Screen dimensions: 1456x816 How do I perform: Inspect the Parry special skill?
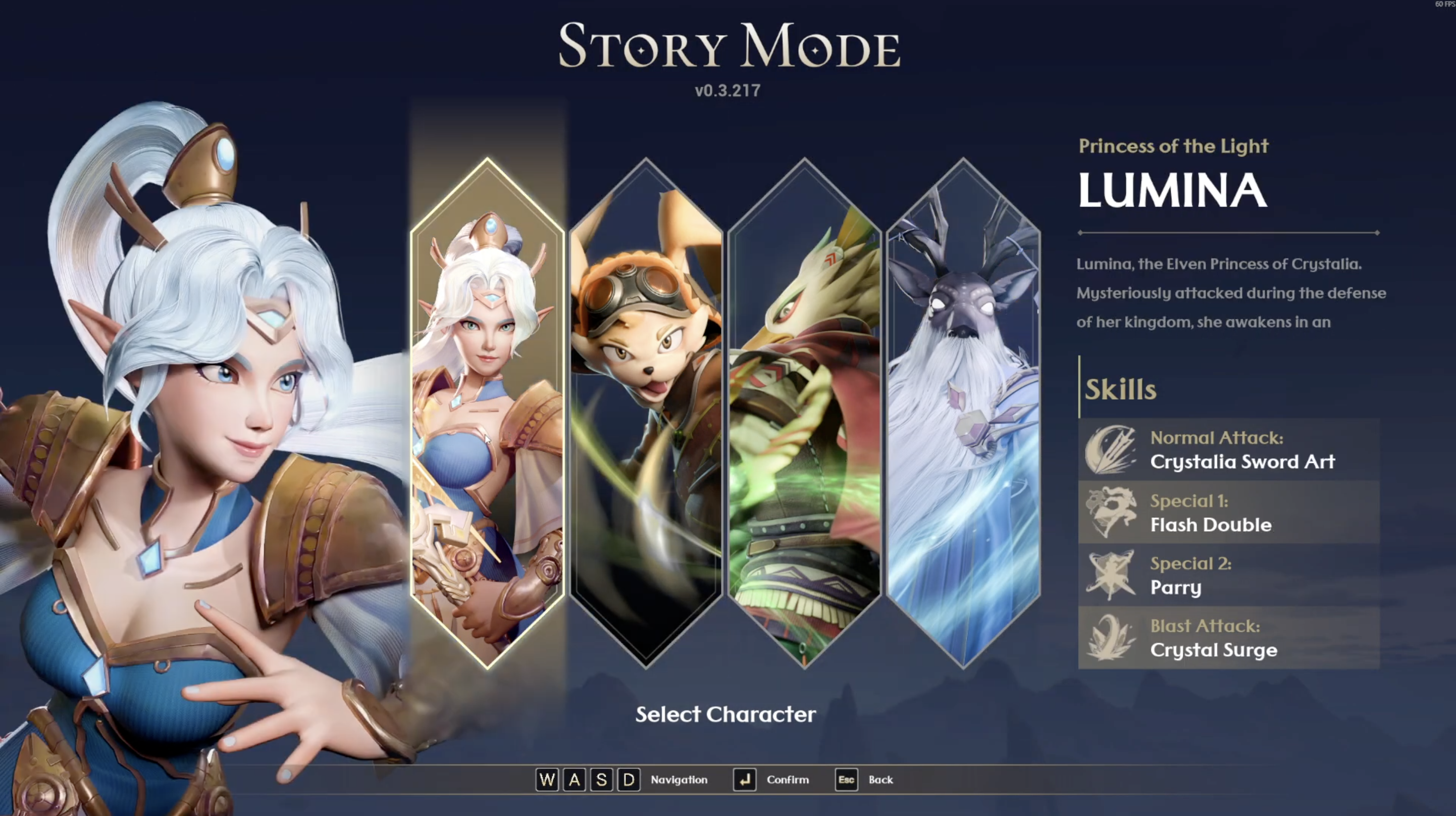[x=1229, y=575]
